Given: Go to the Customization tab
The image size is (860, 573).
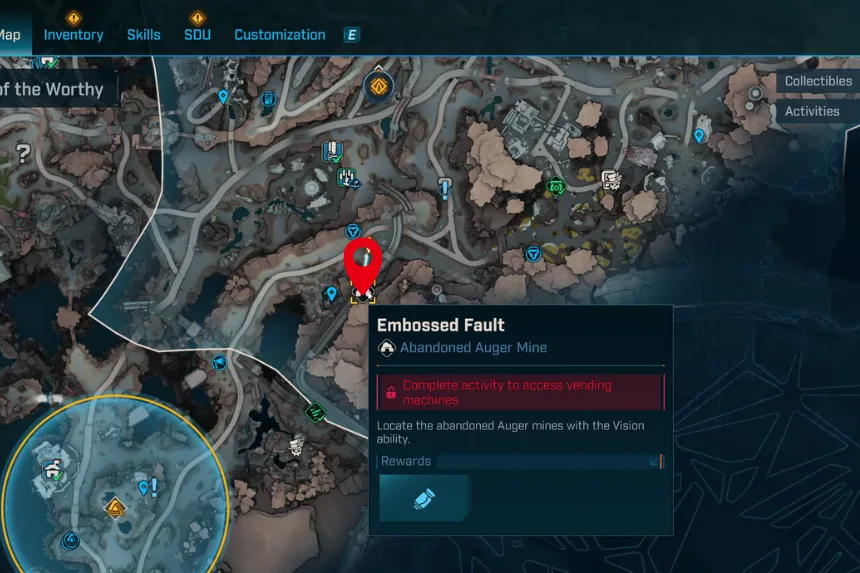Looking at the screenshot, I should 279,35.
